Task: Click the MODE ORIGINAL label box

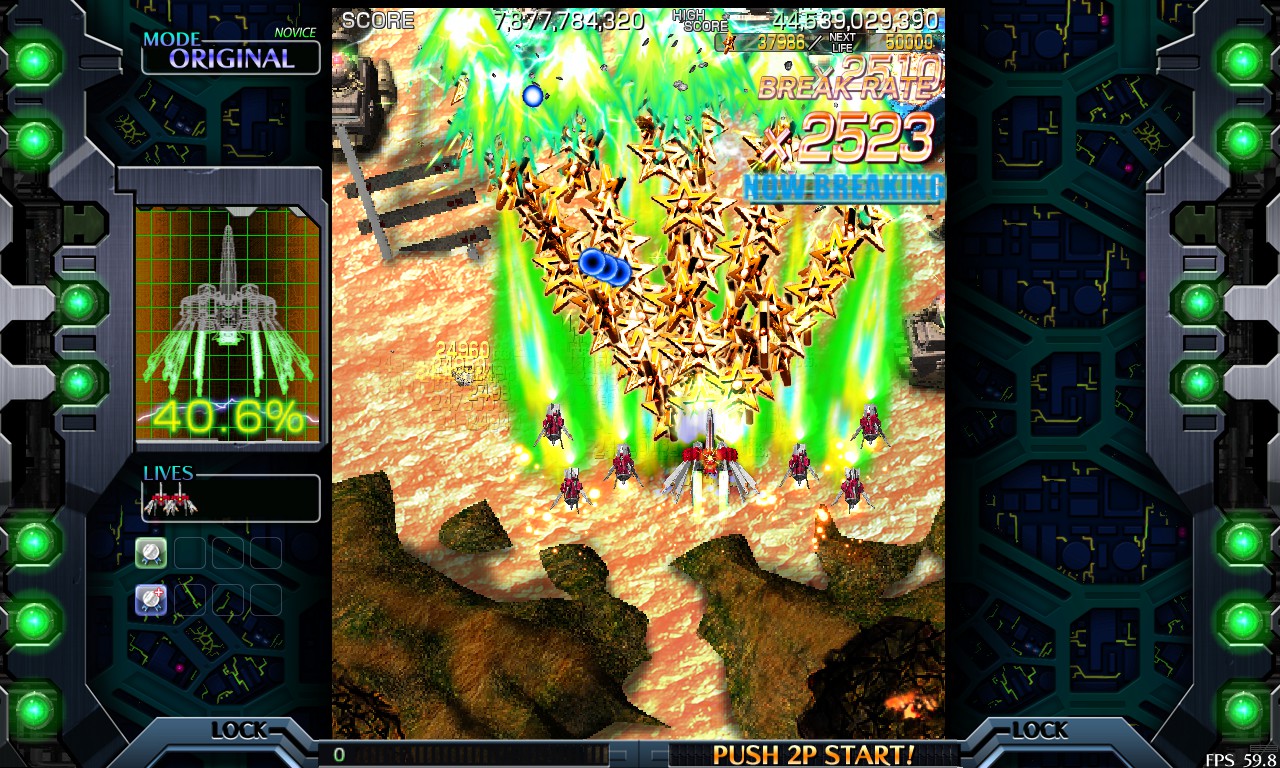Action: pos(230,56)
